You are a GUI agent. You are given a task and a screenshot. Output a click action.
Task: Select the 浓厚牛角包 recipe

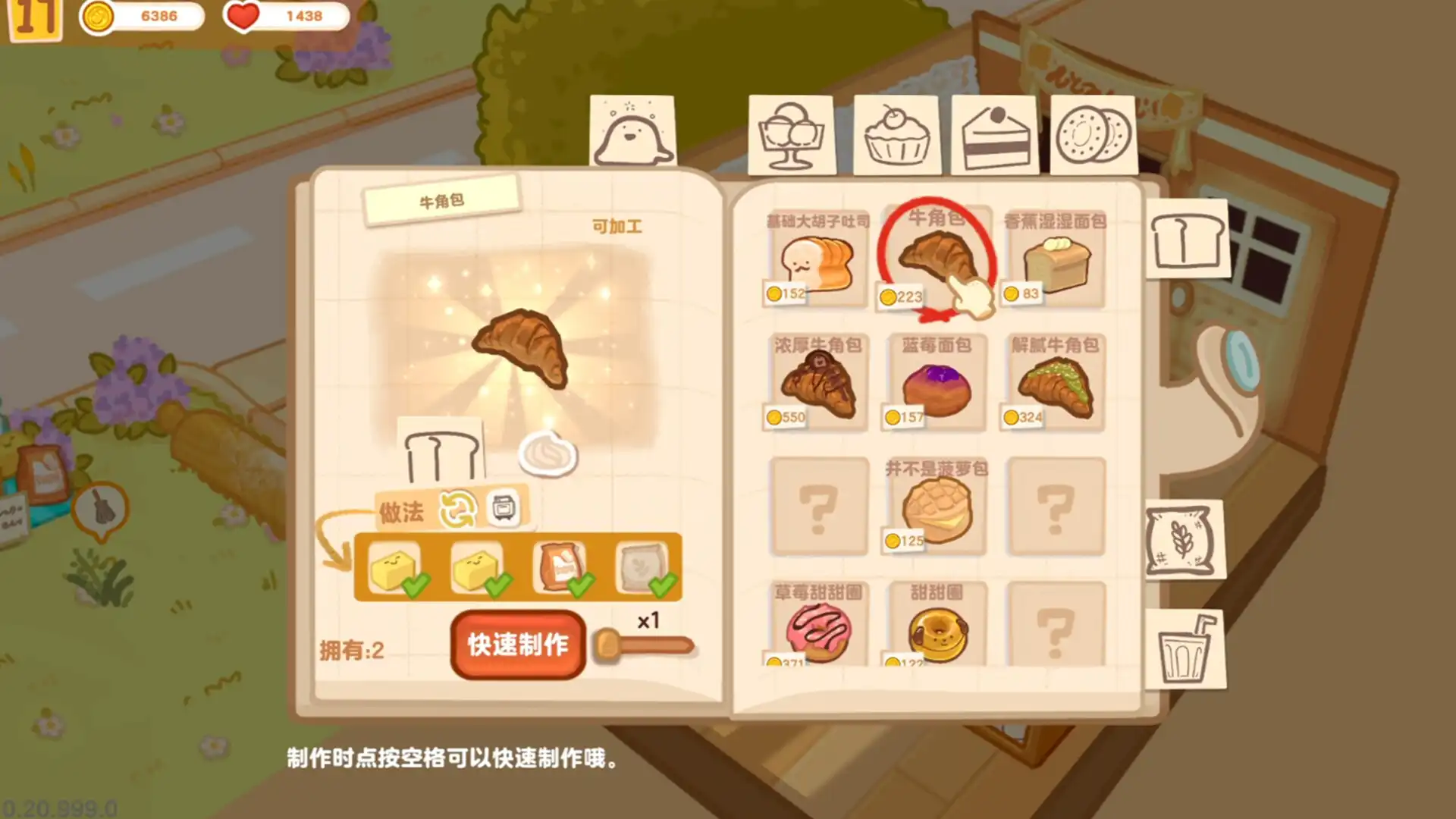coord(815,383)
